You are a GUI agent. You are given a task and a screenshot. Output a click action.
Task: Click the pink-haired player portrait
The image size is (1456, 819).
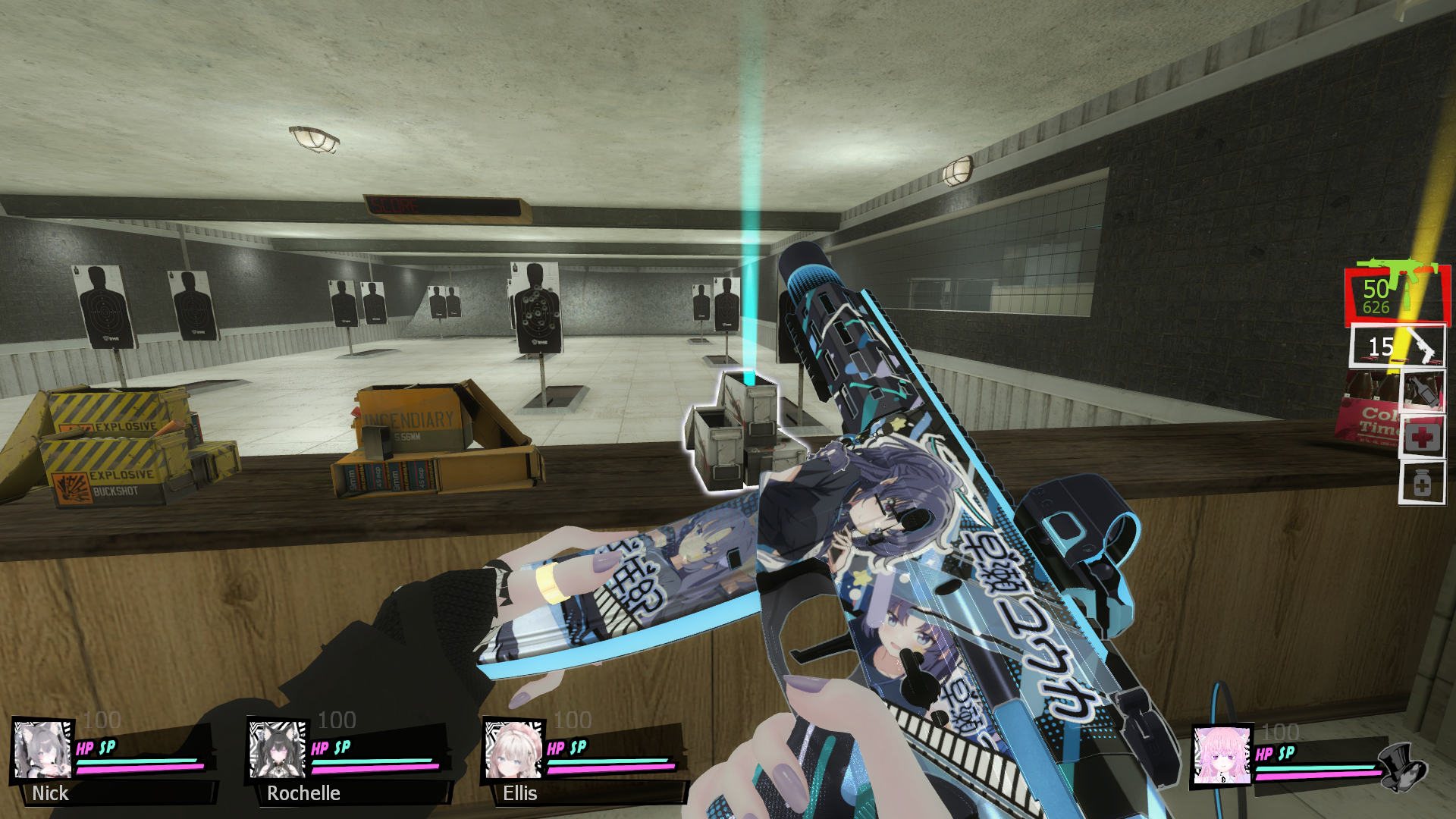[1222, 756]
